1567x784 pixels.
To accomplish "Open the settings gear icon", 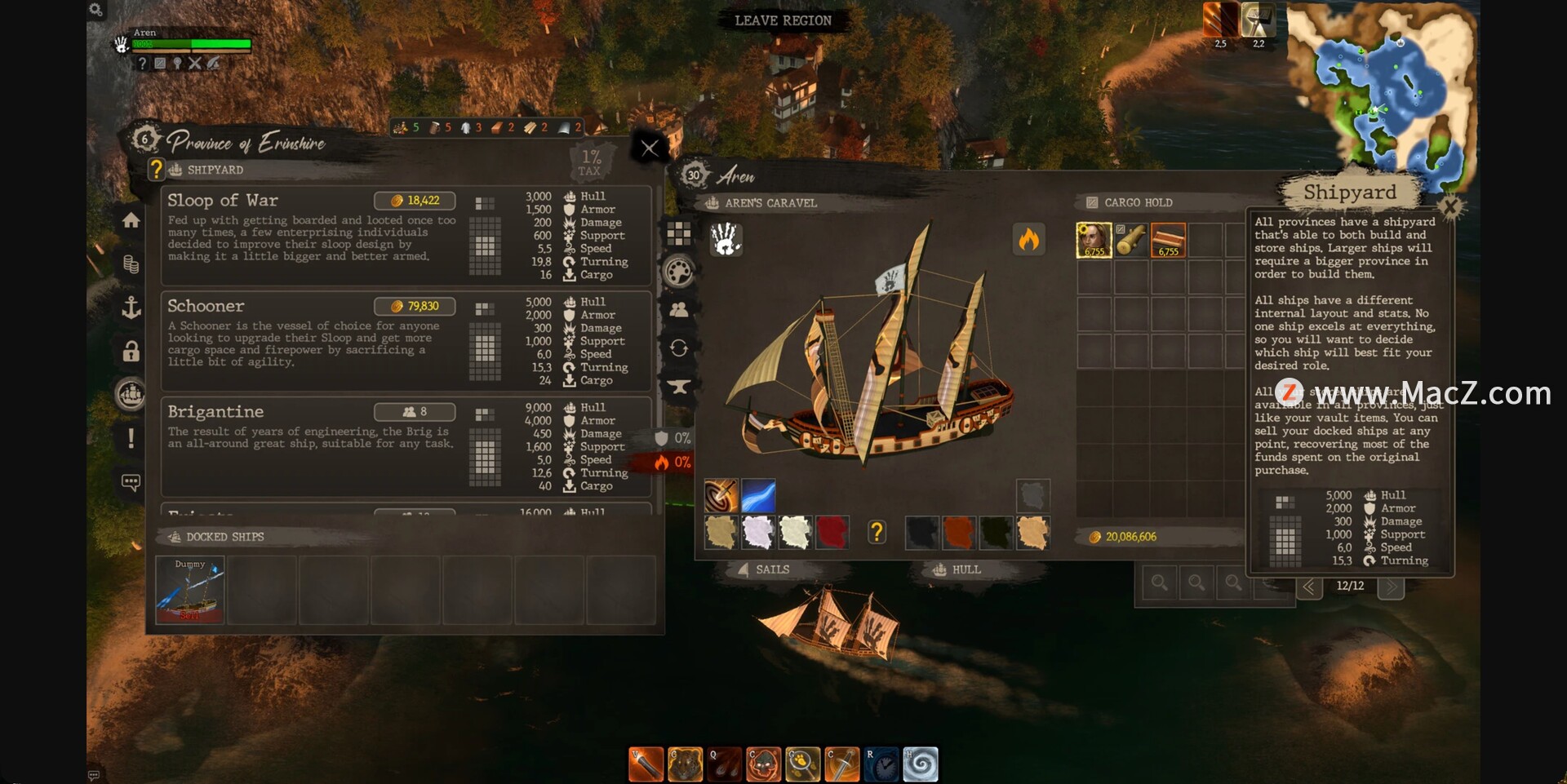I will 95,10.
